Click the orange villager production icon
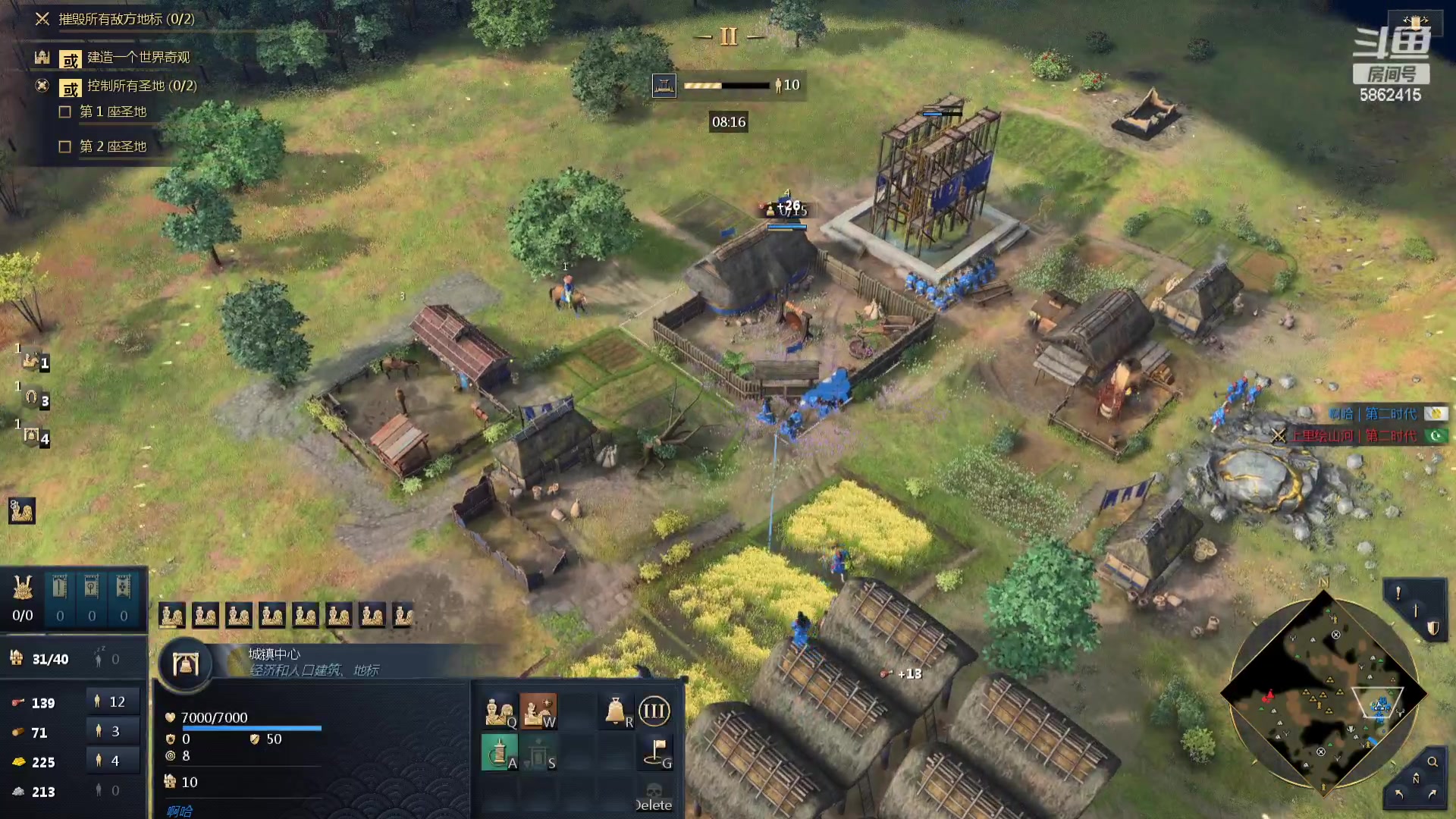 click(538, 712)
